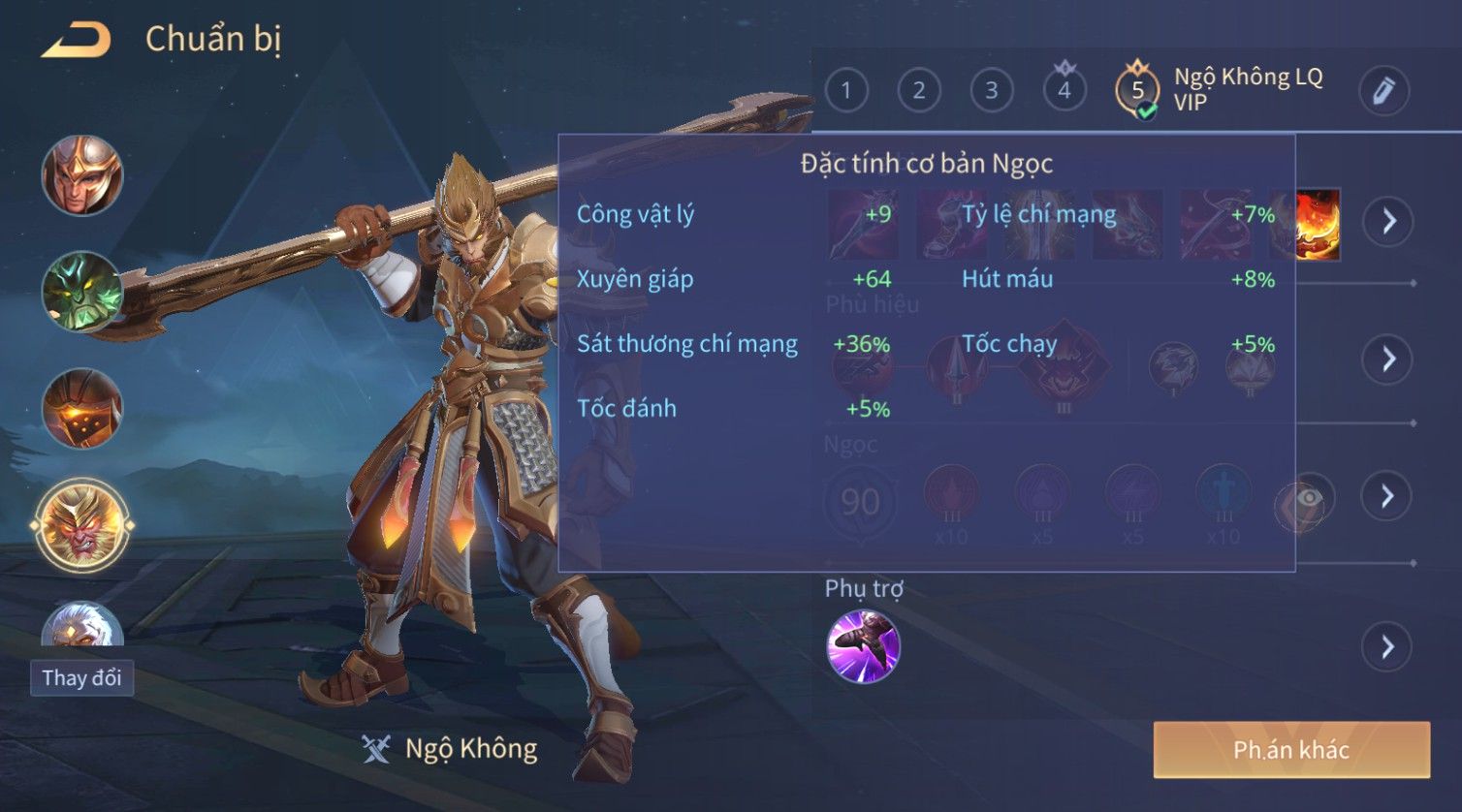Select the Ngộ Không hero portrait
Image resolution: width=1462 pixels, height=812 pixels.
tap(82, 525)
